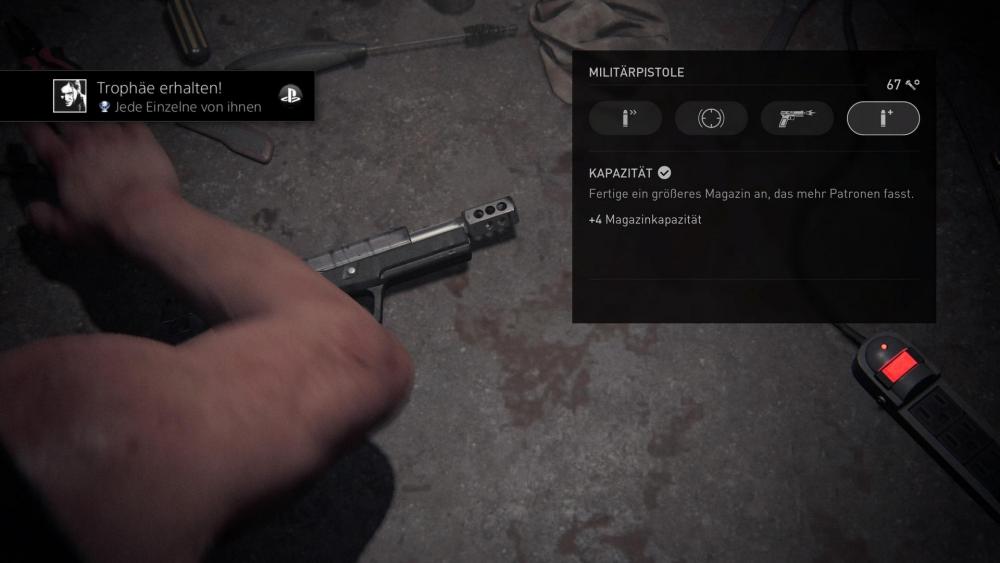Select the fire rate bullet upgrade
This screenshot has width=1000, height=563.
coord(625,118)
